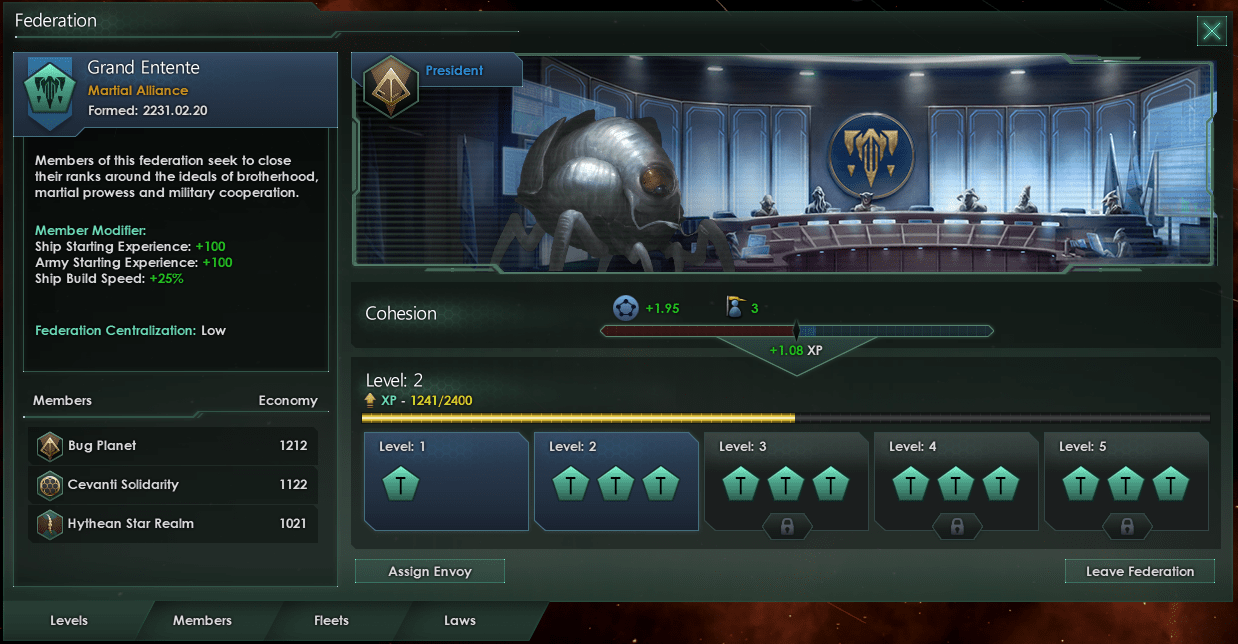
Task: Switch to the Levels tab
Action: [x=69, y=620]
